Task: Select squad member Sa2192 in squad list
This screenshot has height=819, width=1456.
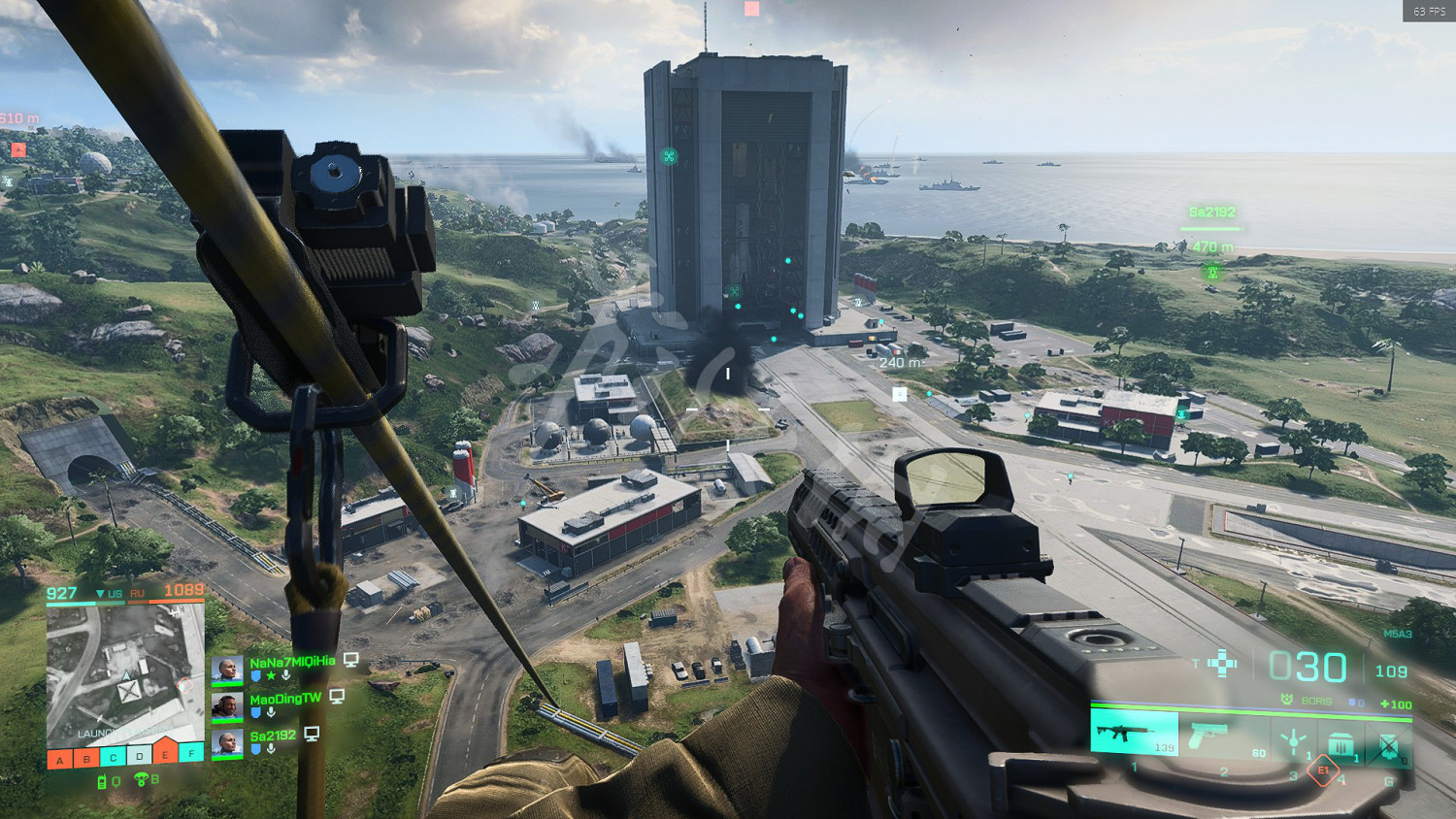Action: [273, 736]
